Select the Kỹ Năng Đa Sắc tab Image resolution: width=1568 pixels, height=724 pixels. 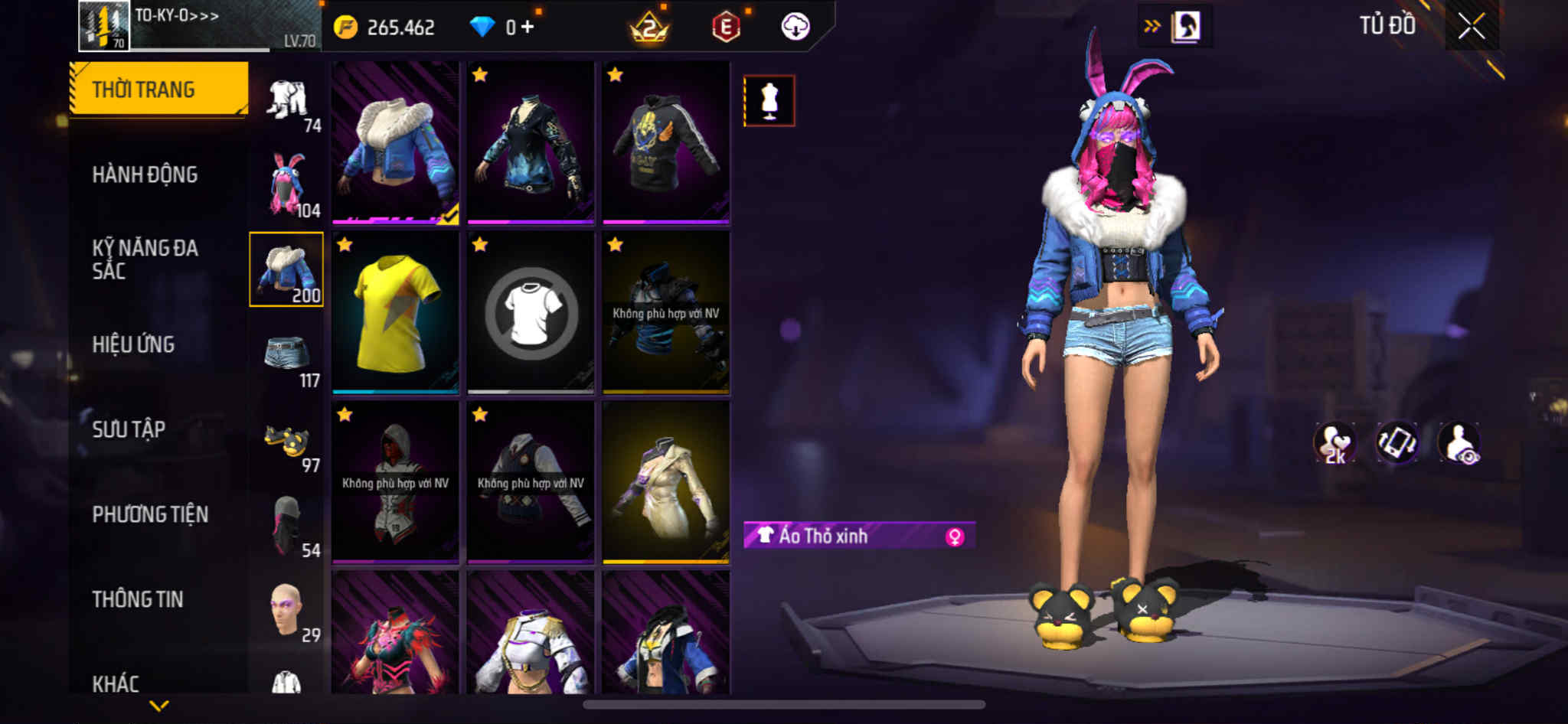point(145,259)
